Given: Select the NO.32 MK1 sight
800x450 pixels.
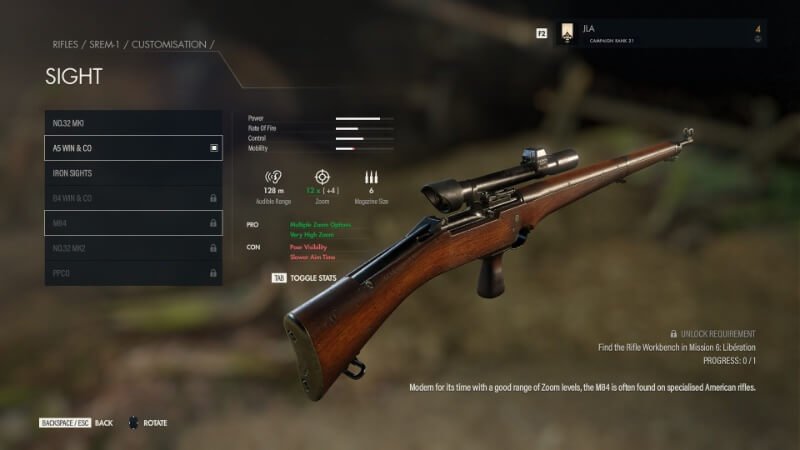Looking at the screenshot, I should tap(133, 123).
